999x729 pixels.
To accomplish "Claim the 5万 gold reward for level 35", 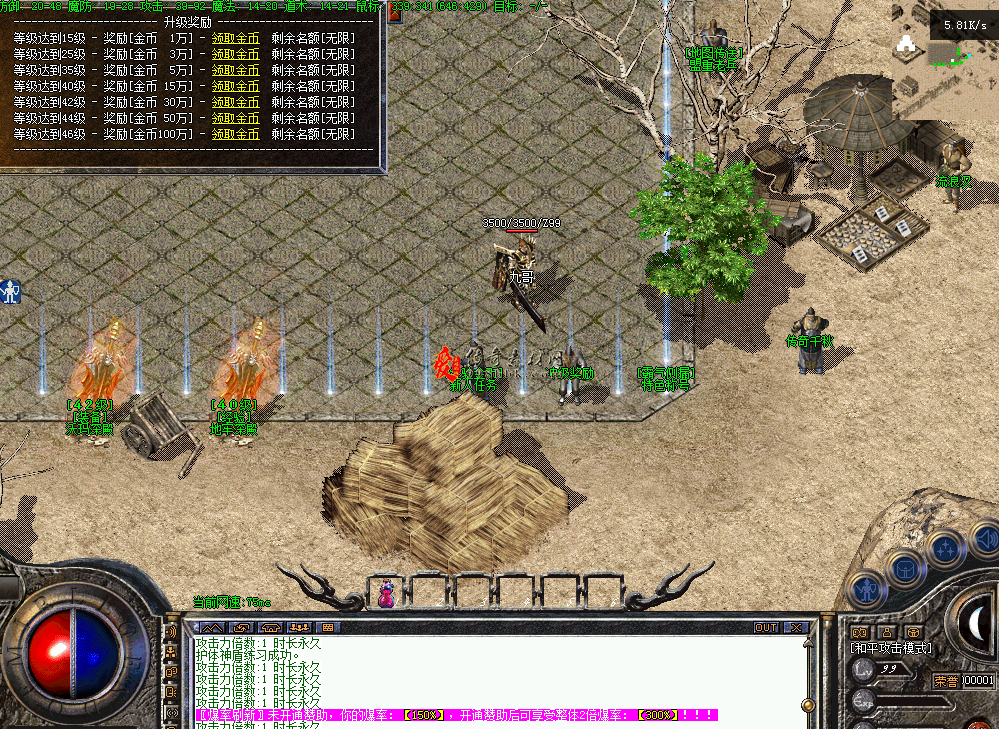I will pos(235,70).
